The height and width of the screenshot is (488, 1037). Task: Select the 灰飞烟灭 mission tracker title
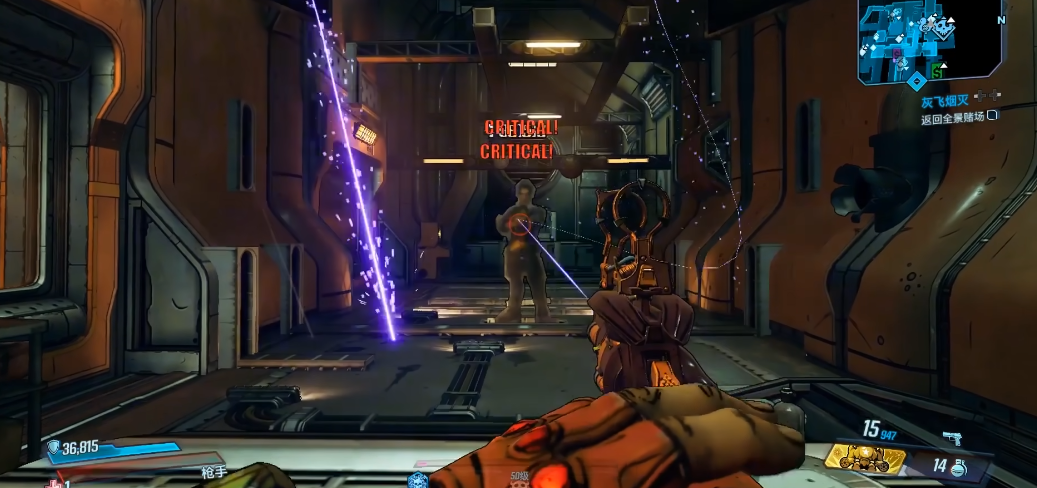click(x=945, y=101)
